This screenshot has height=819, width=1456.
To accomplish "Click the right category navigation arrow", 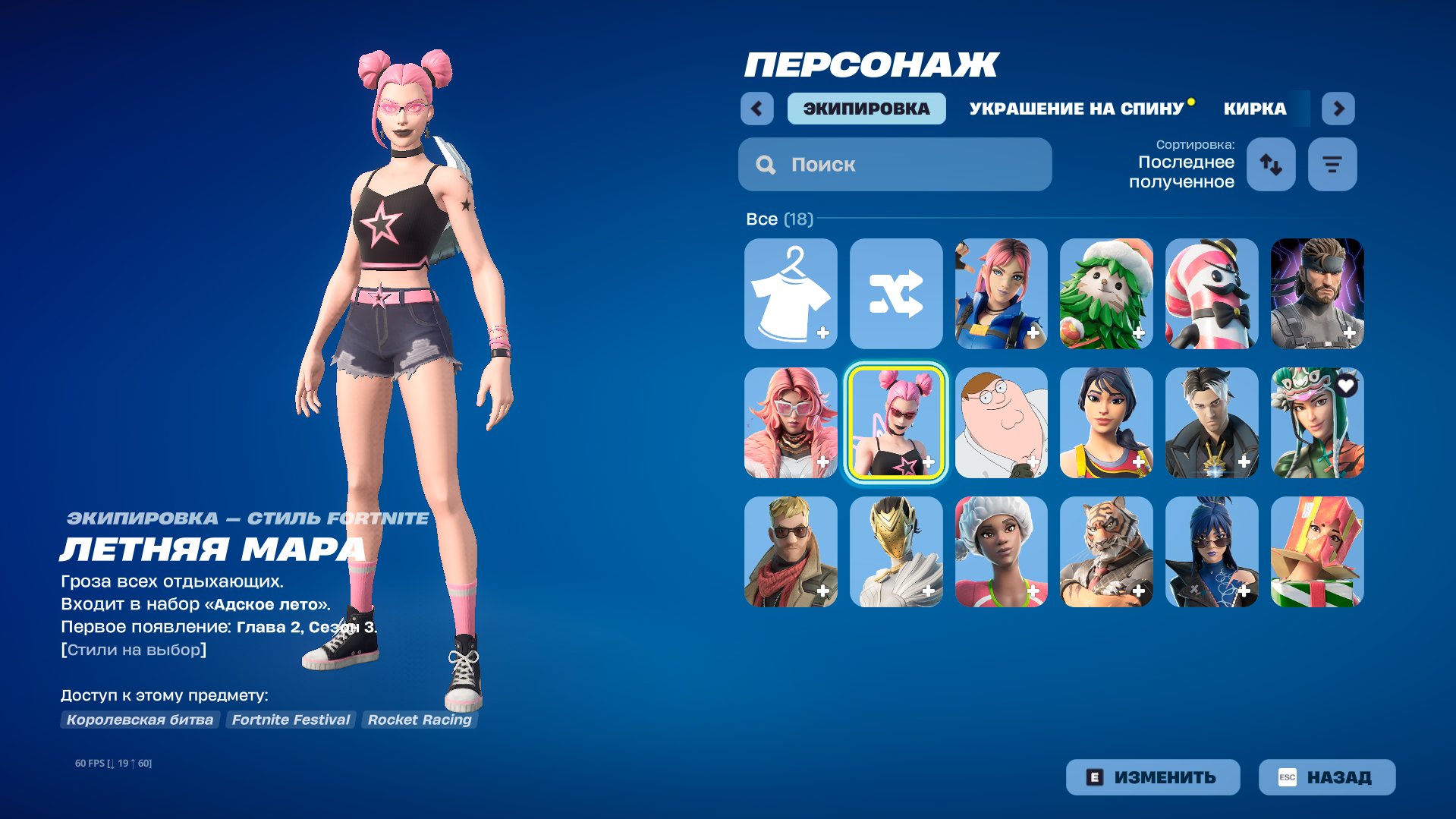I will [1338, 109].
